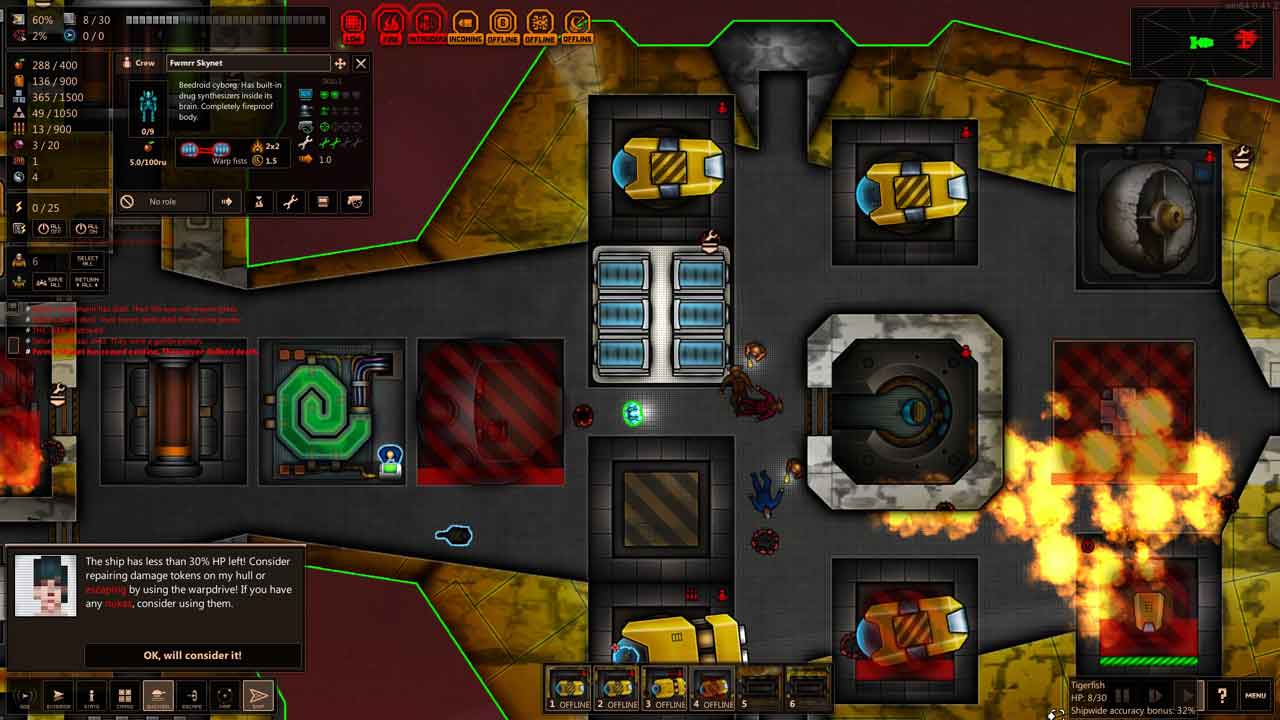Select weapon slot 1
Viewport: 1280px width, 720px height.
tap(568, 688)
